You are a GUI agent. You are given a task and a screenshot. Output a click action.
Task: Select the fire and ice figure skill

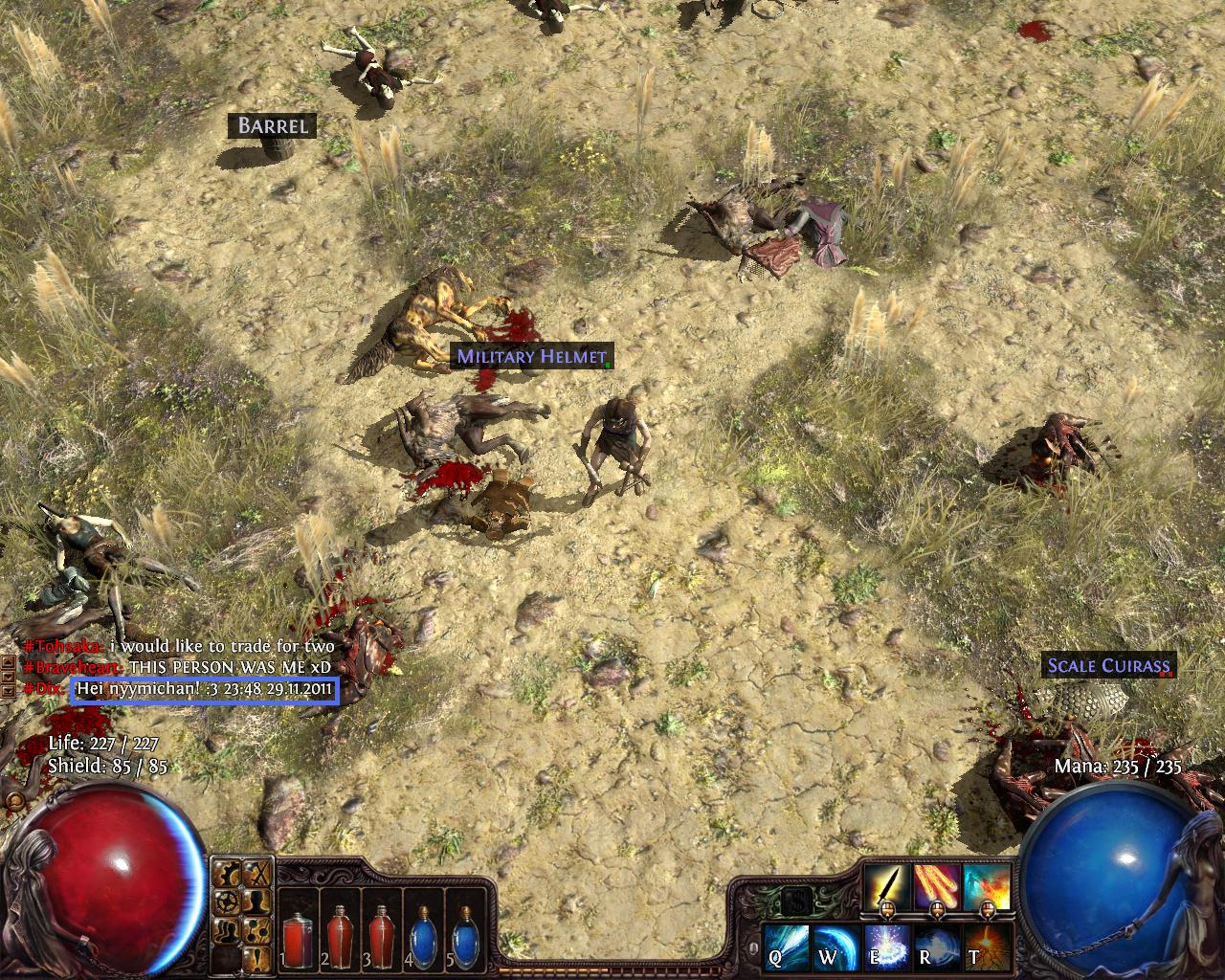pos(987,887)
